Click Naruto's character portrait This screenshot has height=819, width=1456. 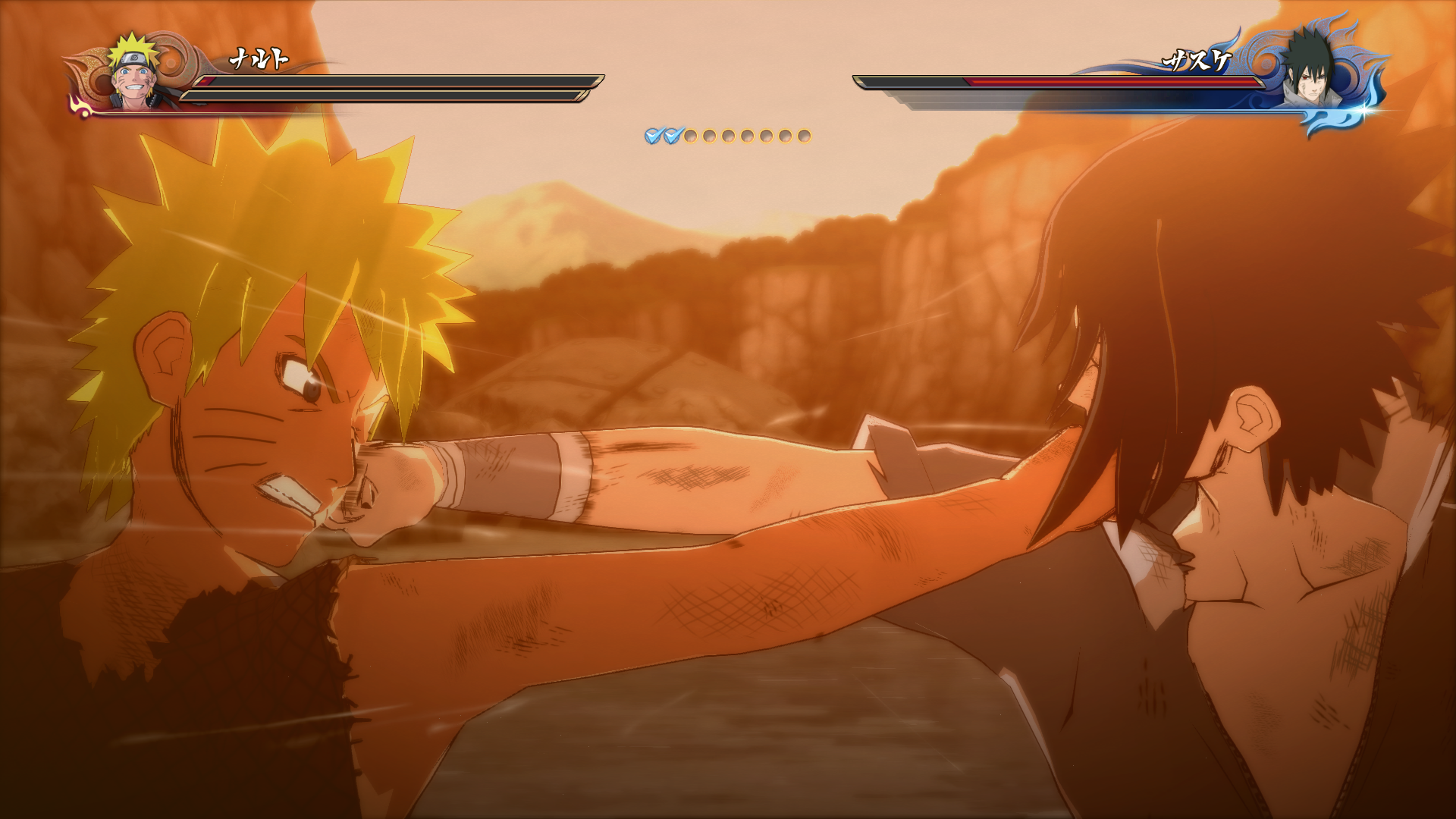(x=134, y=74)
